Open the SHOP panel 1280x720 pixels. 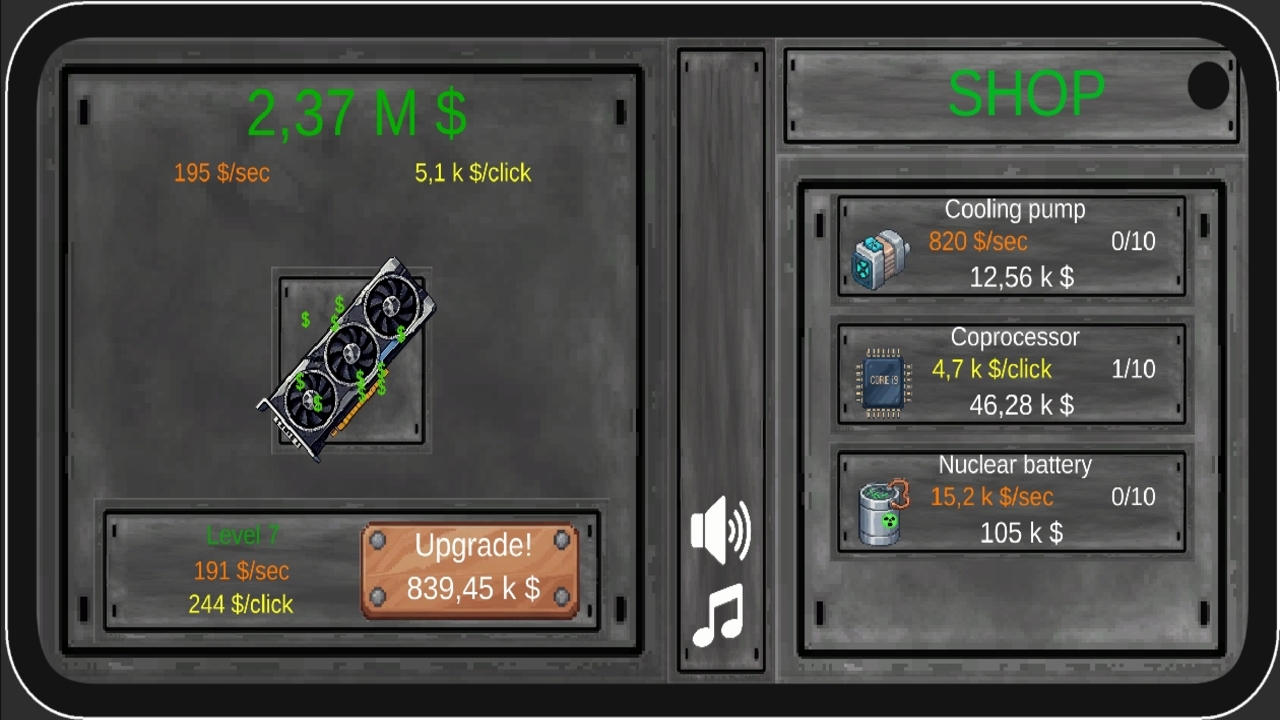[1025, 95]
